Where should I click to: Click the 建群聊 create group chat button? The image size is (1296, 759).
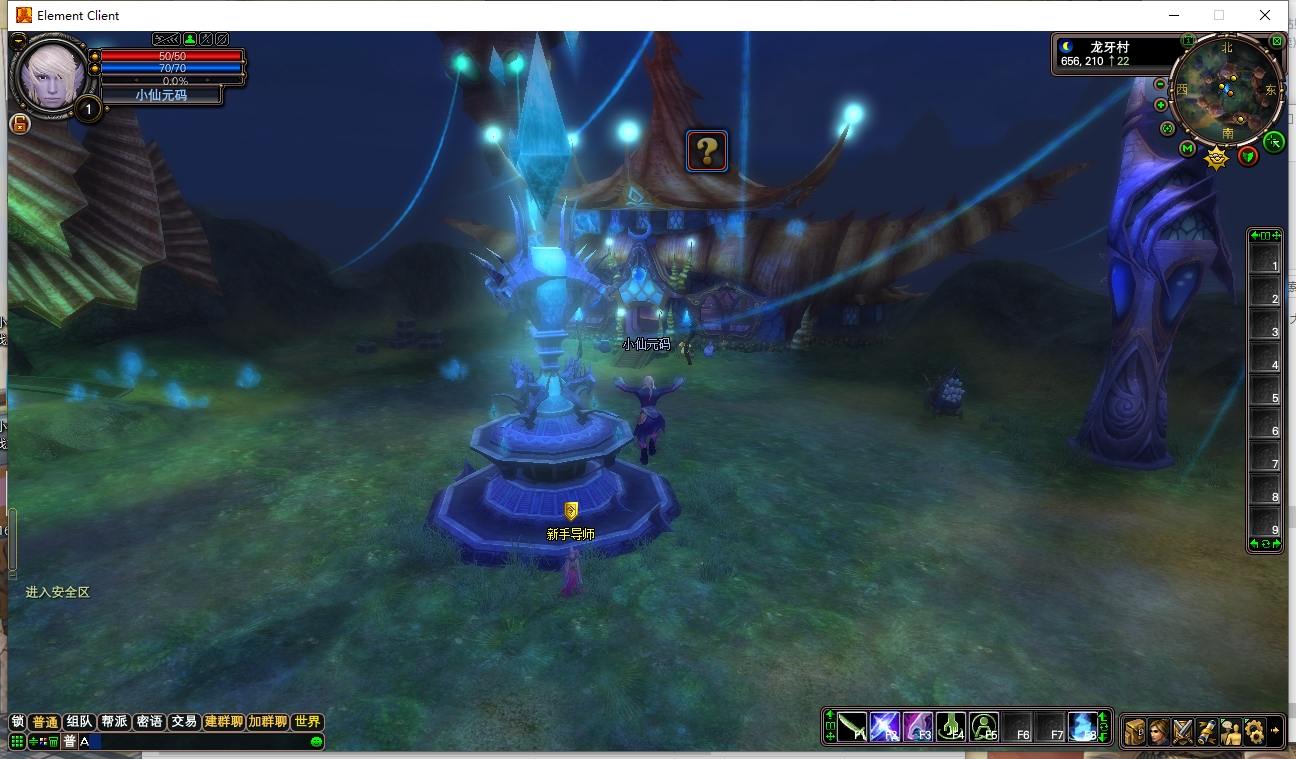pyautogui.click(x=224, y=722)
